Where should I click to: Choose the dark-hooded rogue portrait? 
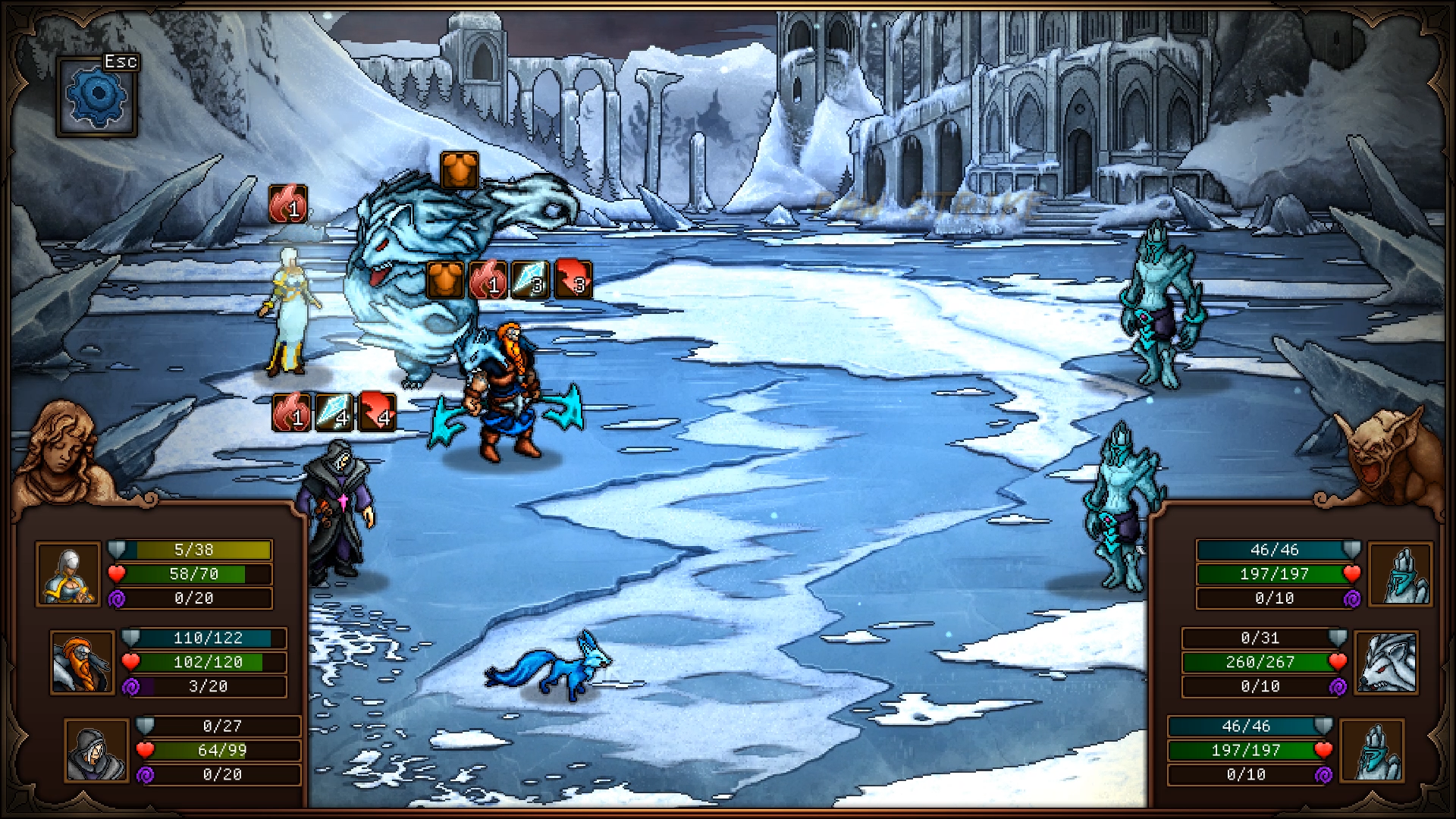96,750
